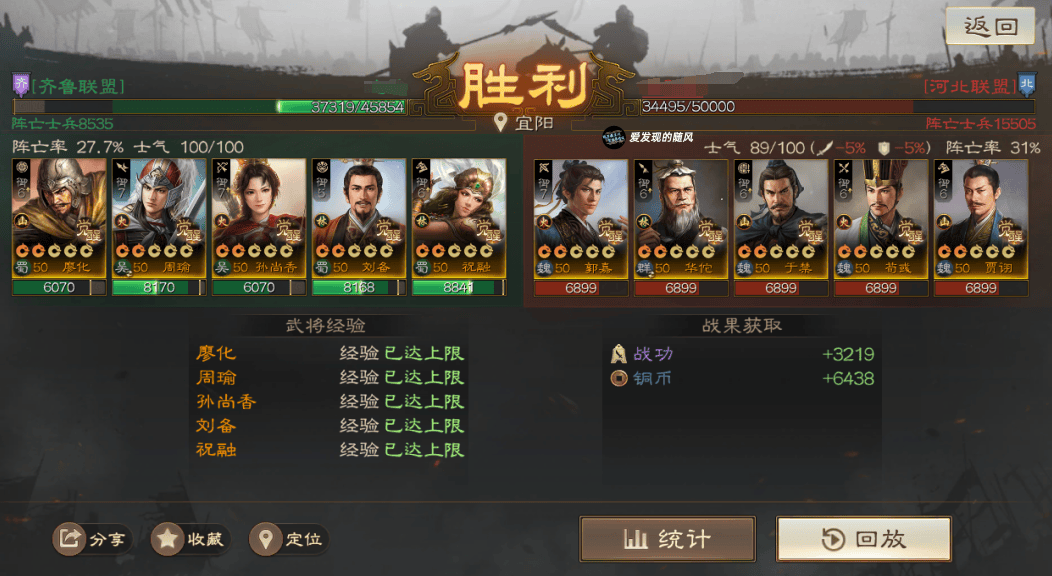Open the 周瑜 hero card
The height and width of the screenshot is (576, 1052).
tap(159, 218)
